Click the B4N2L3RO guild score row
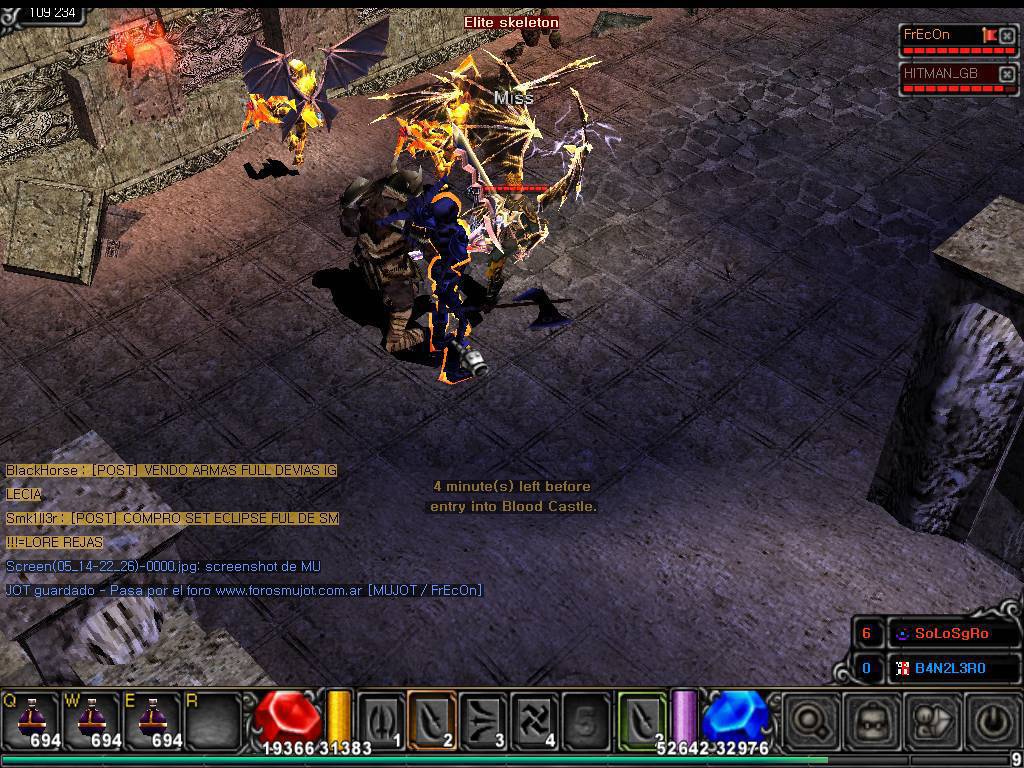 click(951, 668)
